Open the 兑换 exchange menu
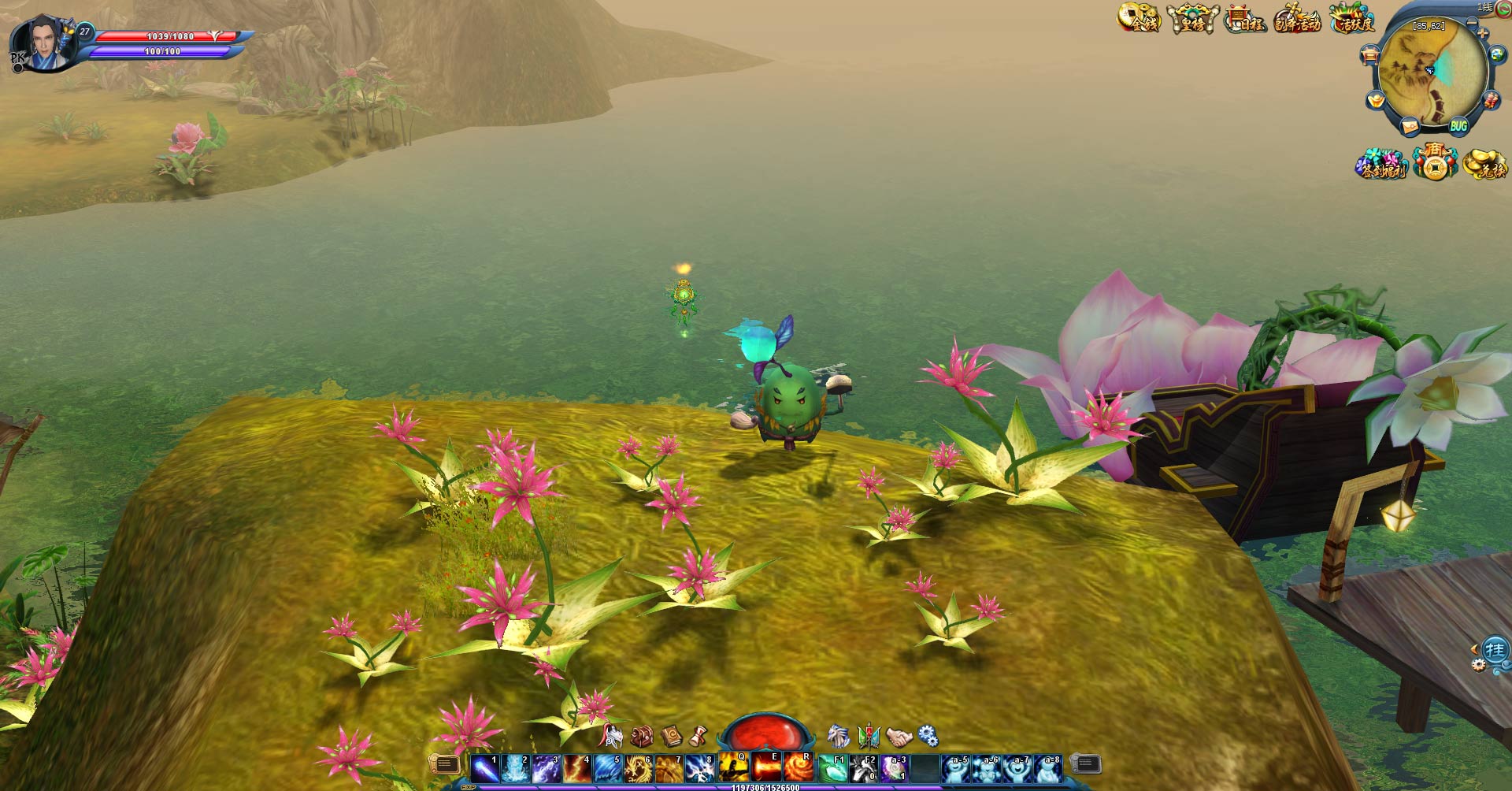Image resolution: width=1512 pixels, height=791 pixels. 1485,165
